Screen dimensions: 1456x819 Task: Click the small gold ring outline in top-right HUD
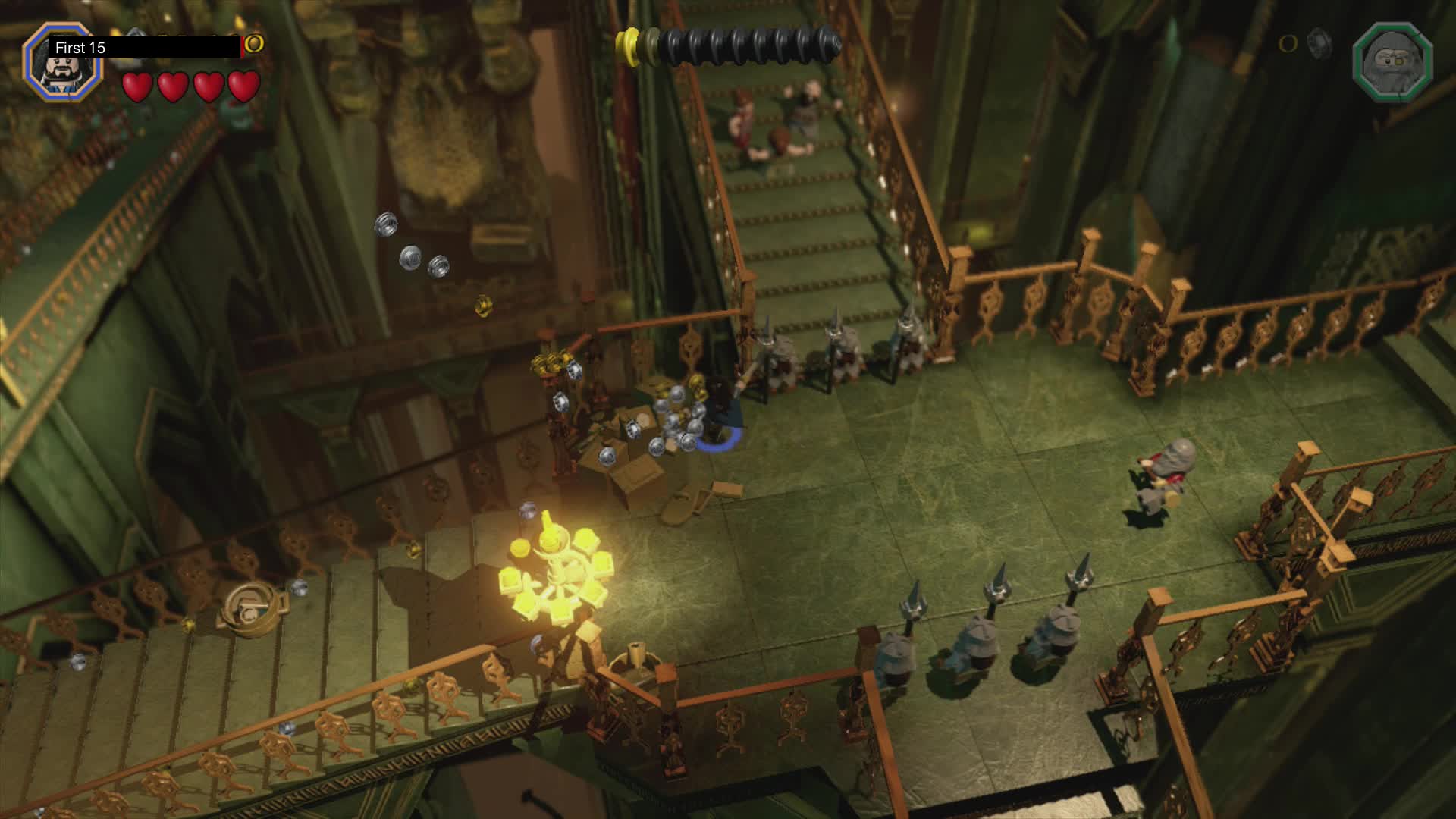1288,44
